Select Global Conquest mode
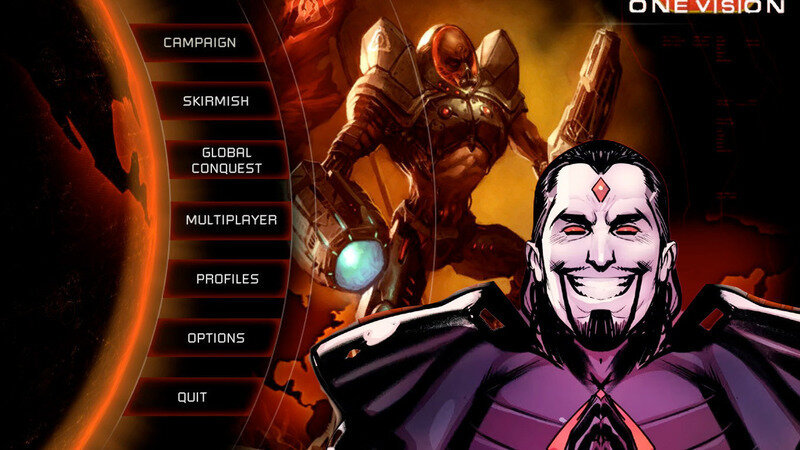This screenshot has height=450, width=800. [x=226, y=160]
